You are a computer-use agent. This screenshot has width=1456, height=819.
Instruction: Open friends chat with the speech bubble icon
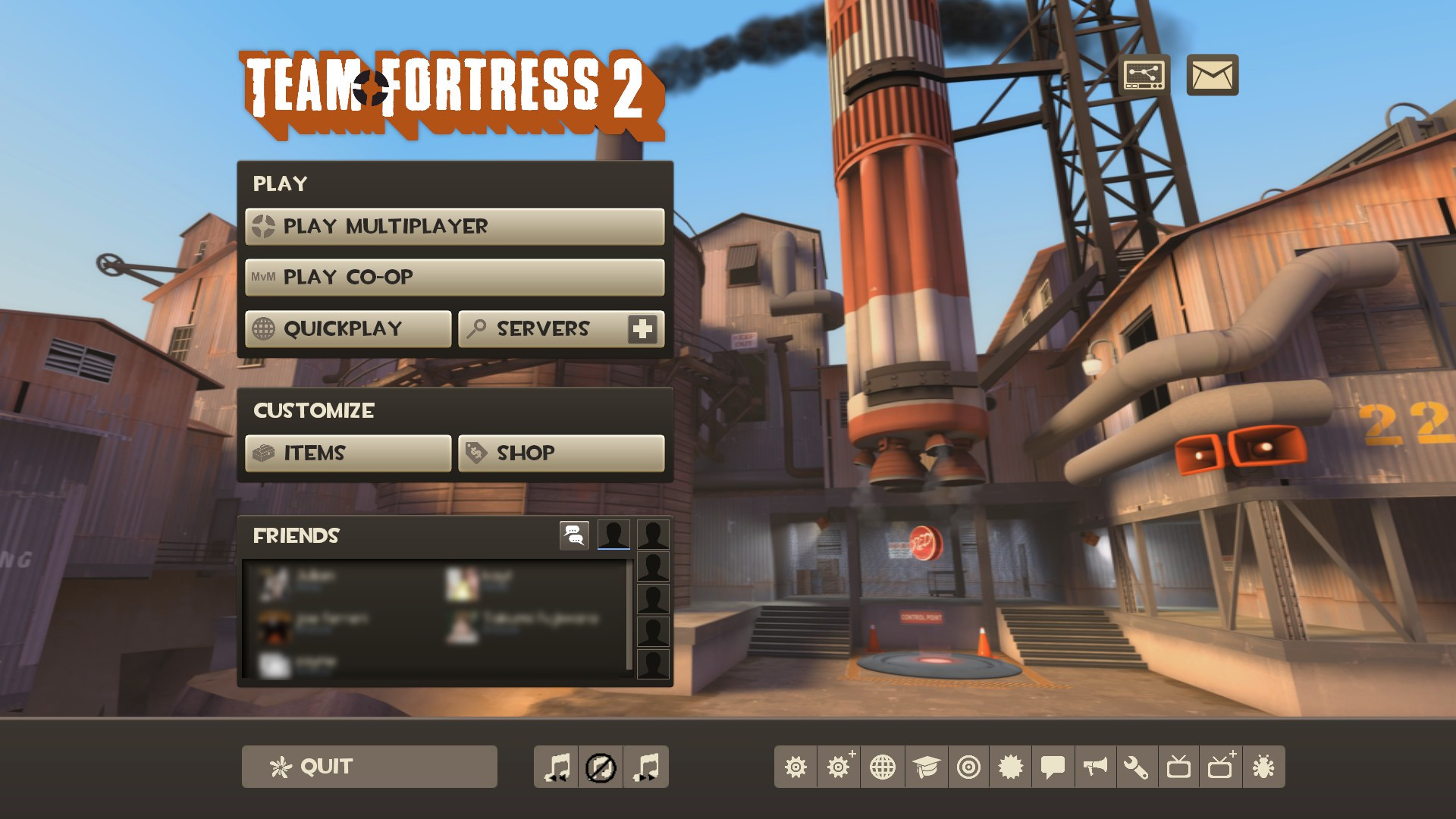574,535
